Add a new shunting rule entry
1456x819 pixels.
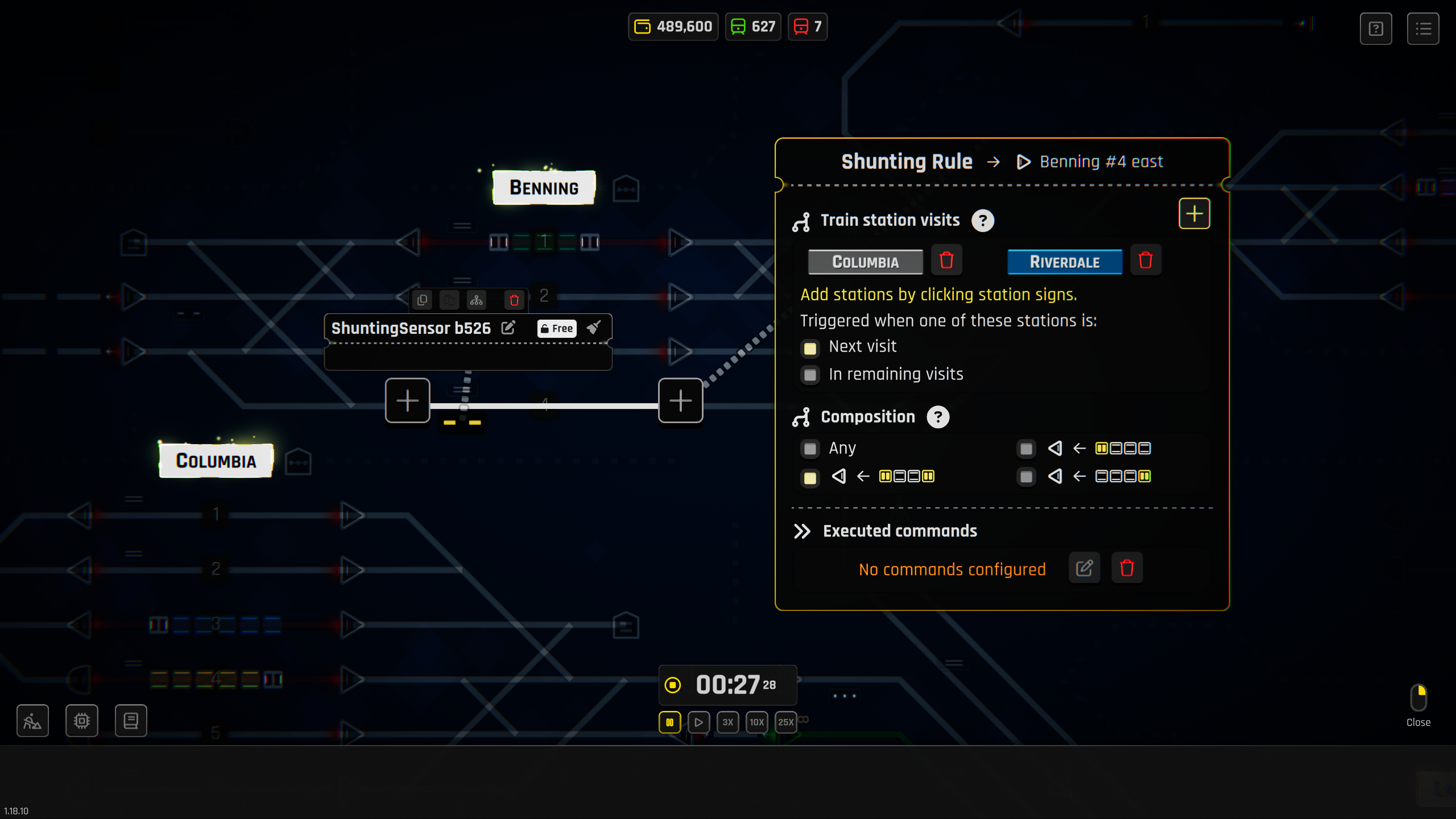(x=1194, y=213)
